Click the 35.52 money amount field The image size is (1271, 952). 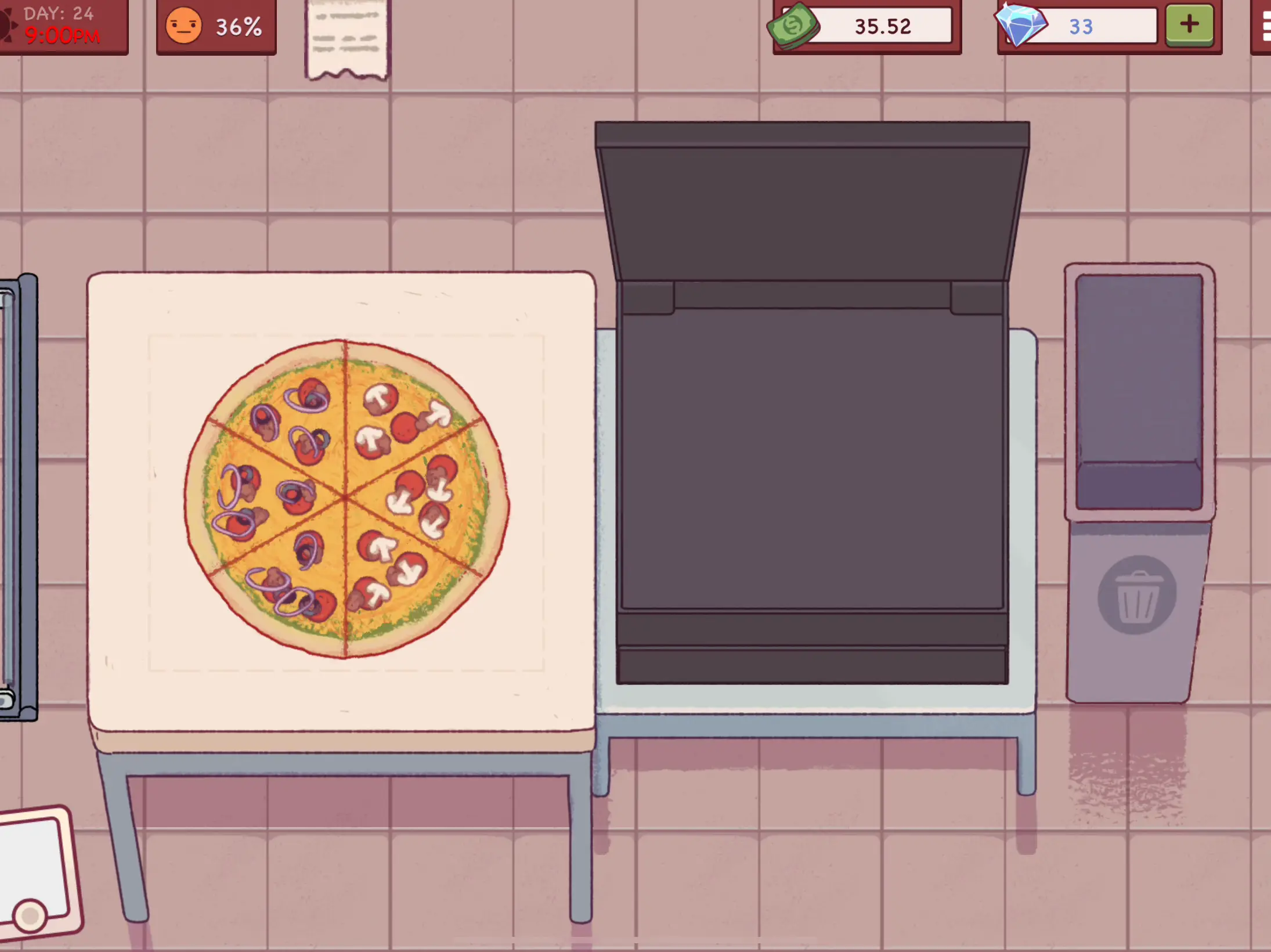point(882,27)
